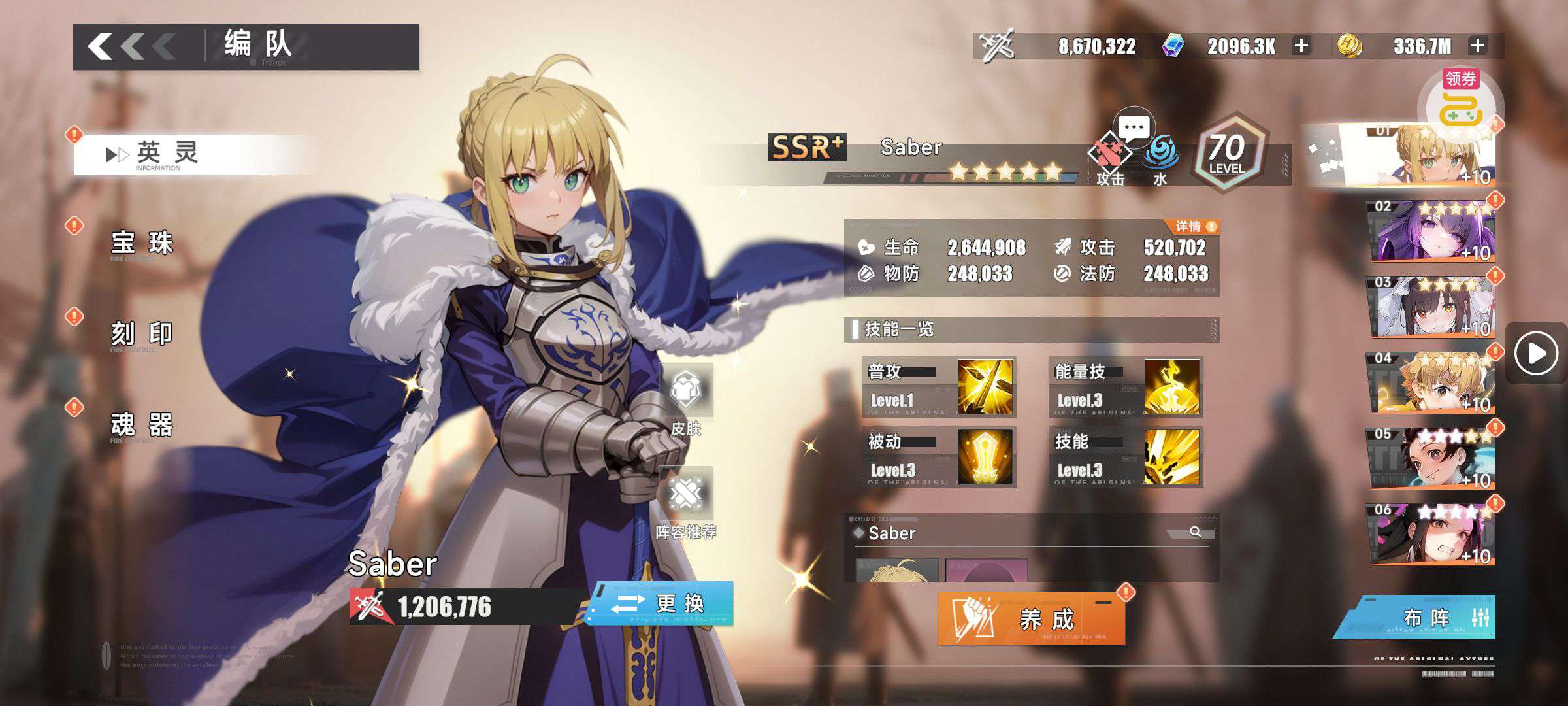This screenshot has width=1568, height=706.
Task: Open the 布阵 formation setup
Action: (1426, 618)
